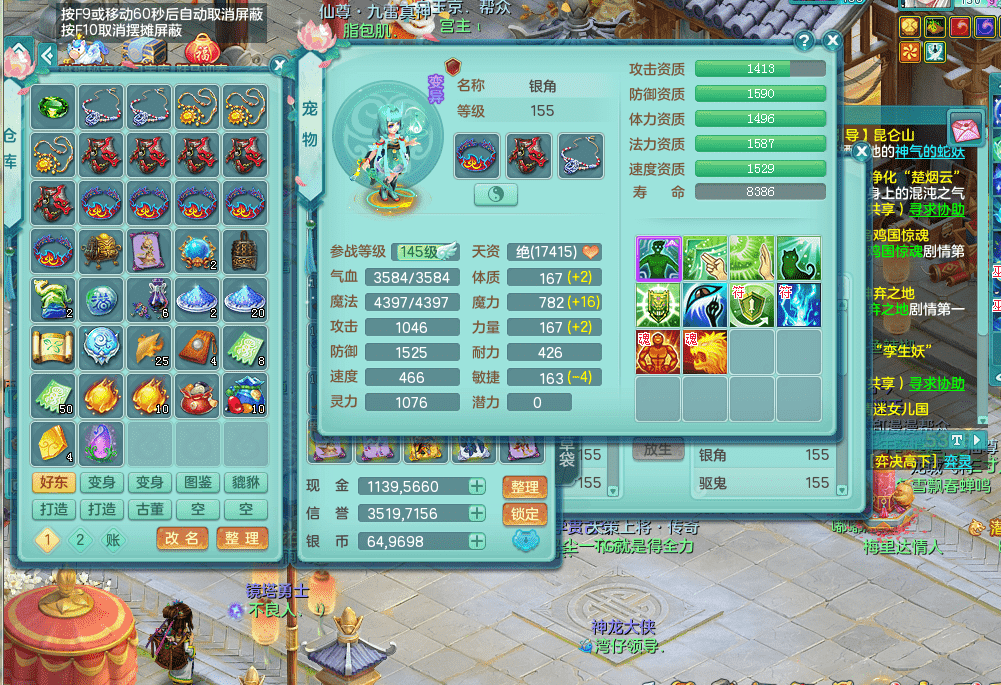1001x685 pixels.
Task: Select the green emerald gem slot
Action: point(53,106)
